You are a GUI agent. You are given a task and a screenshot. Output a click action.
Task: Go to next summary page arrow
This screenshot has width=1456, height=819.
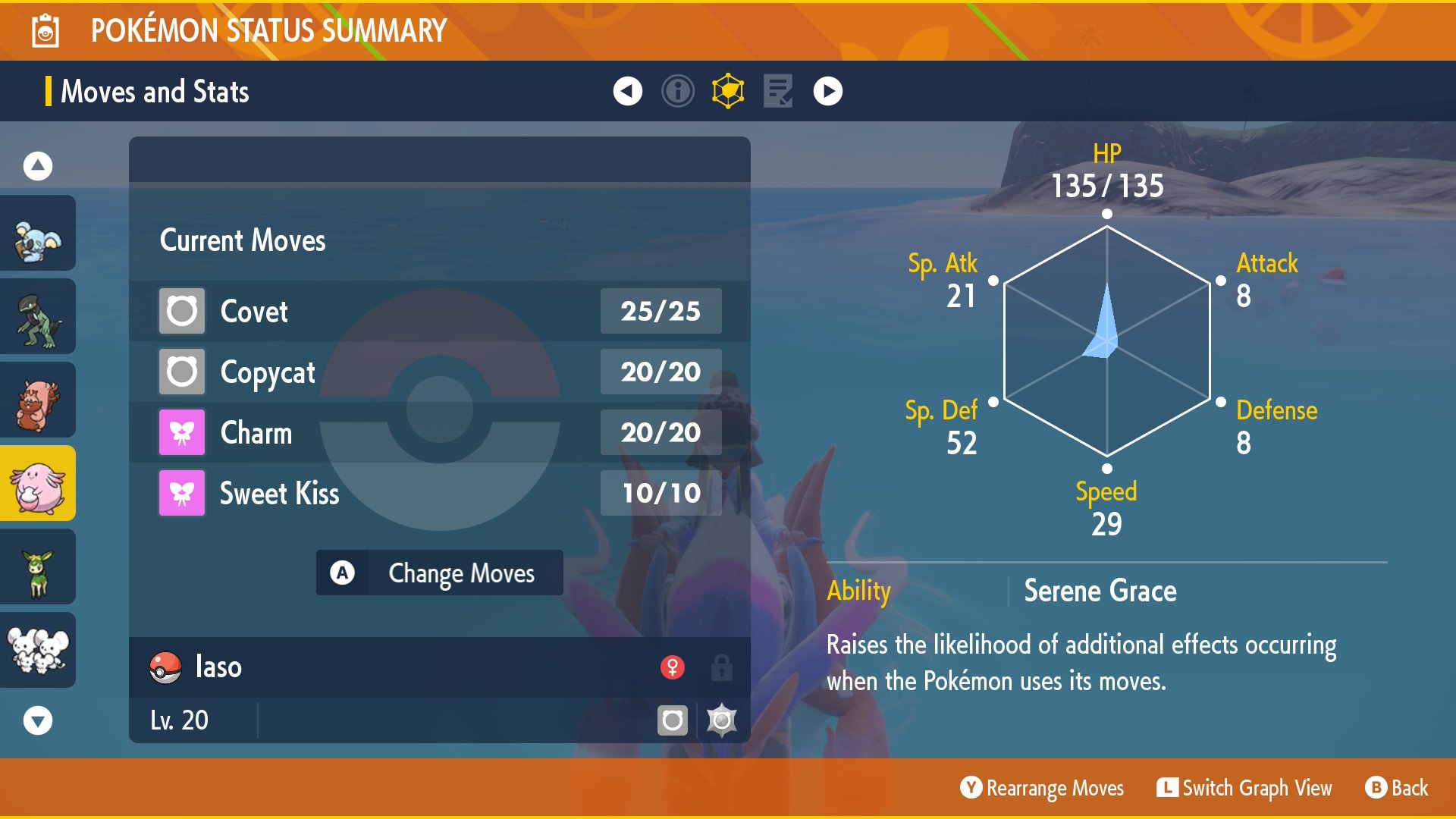click(x=827, y=92)
